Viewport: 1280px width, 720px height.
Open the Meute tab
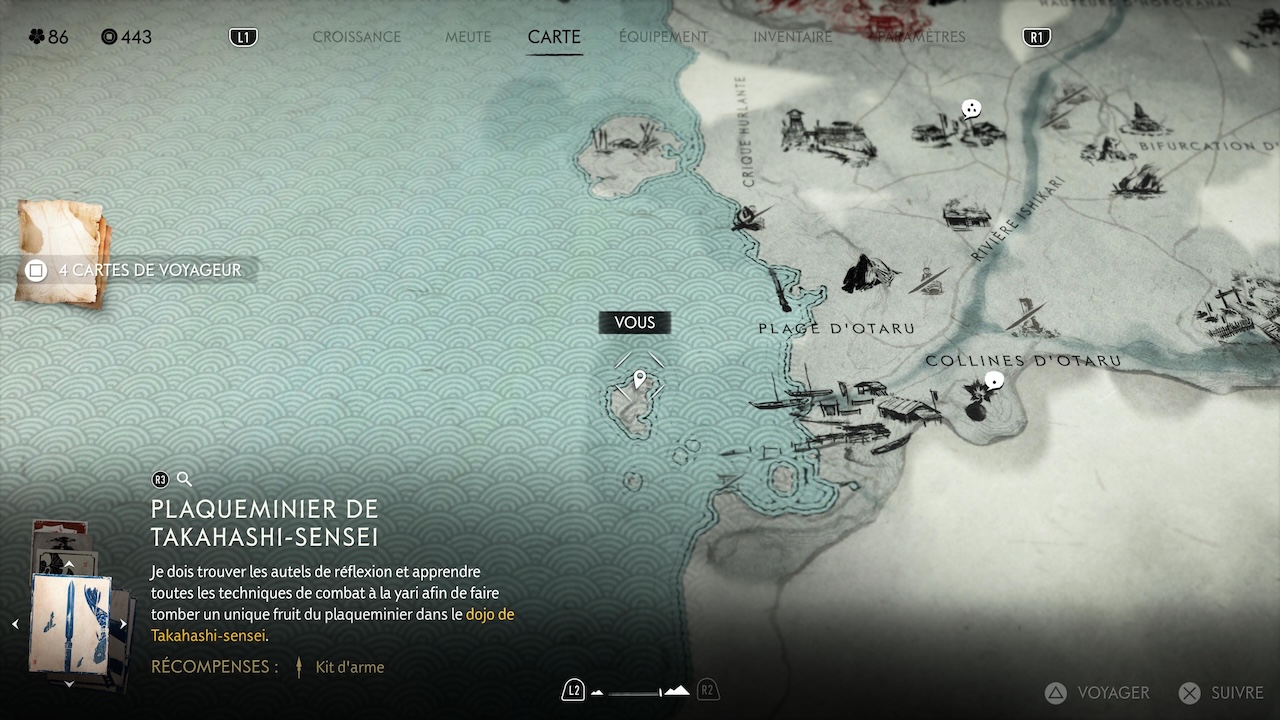point(468,37)
